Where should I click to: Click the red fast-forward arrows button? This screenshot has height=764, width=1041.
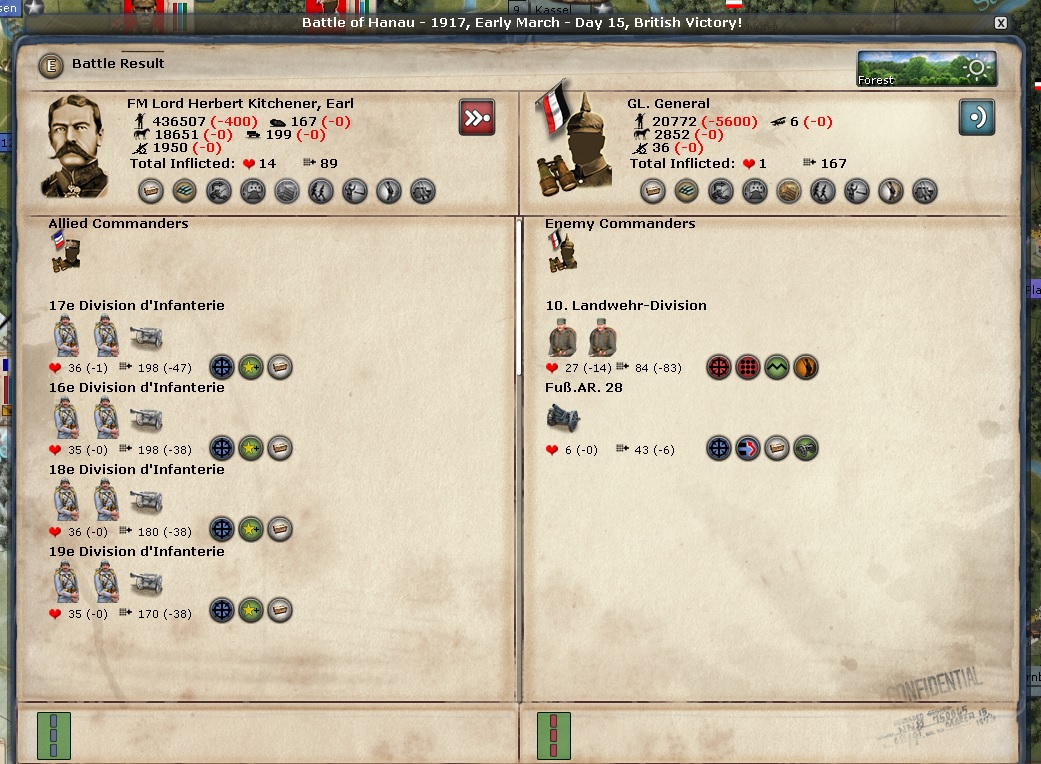click(477, 117)
